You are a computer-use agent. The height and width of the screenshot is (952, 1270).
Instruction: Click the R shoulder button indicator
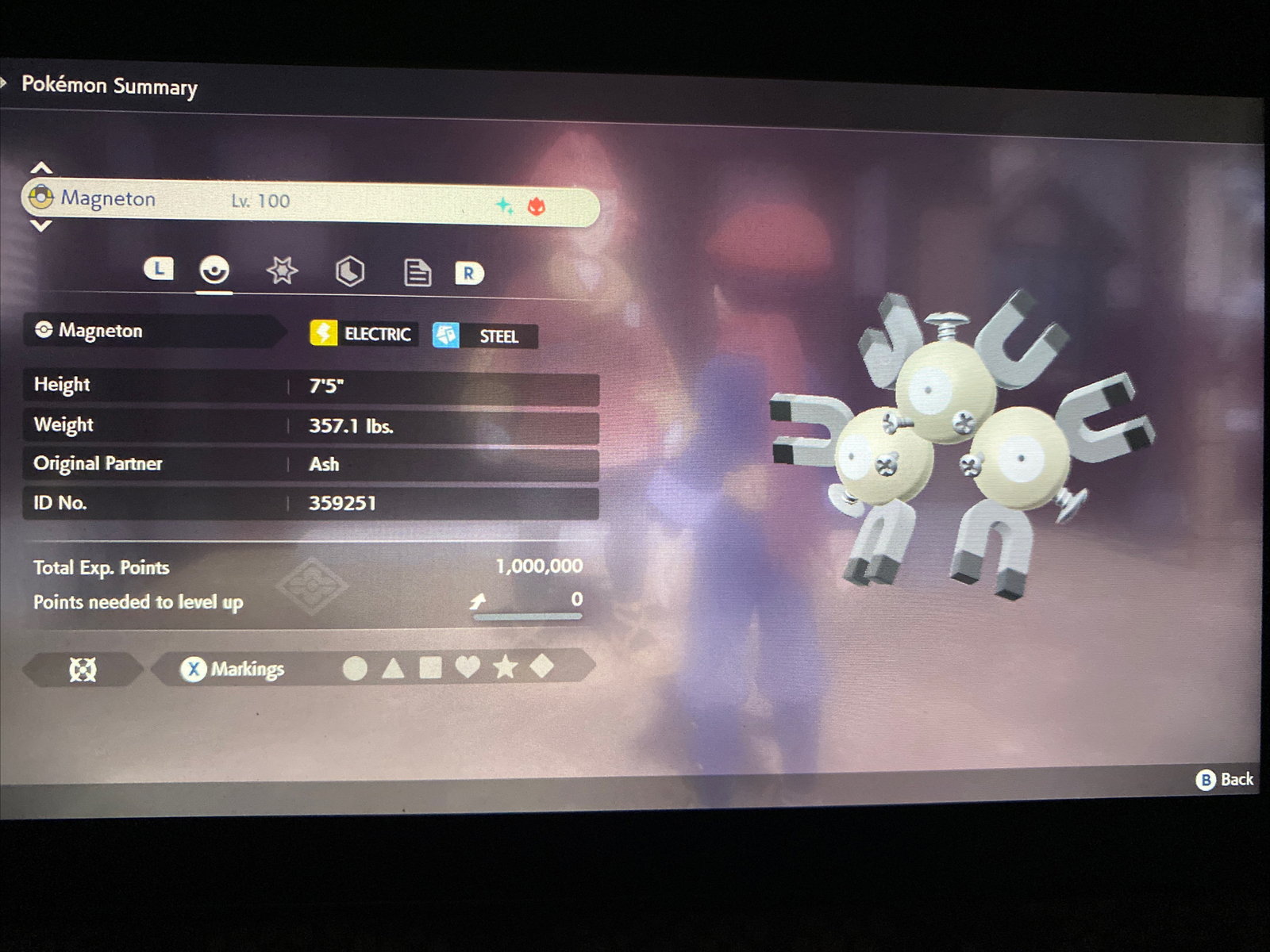click(470, 274)
